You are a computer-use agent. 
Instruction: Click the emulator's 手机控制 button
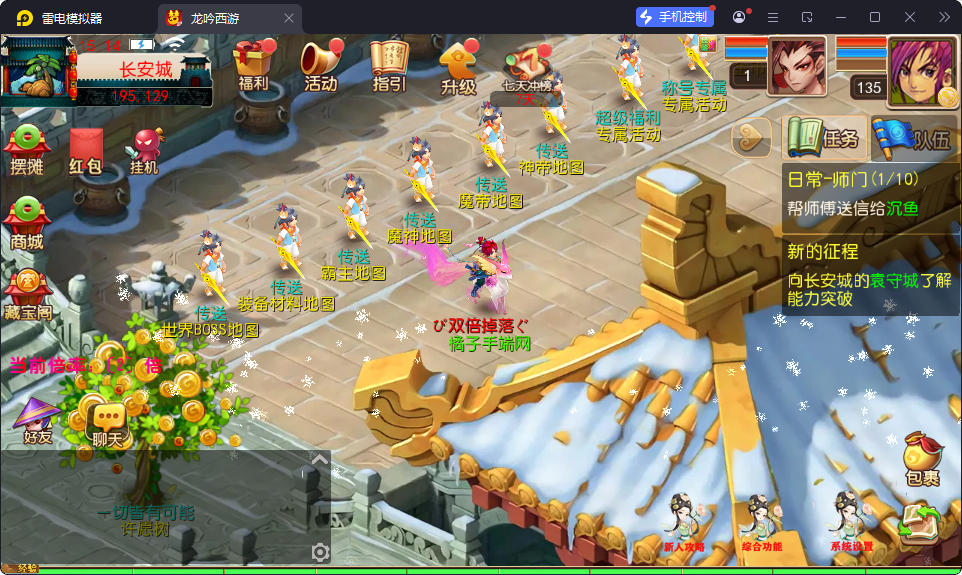tap(675, 17)
